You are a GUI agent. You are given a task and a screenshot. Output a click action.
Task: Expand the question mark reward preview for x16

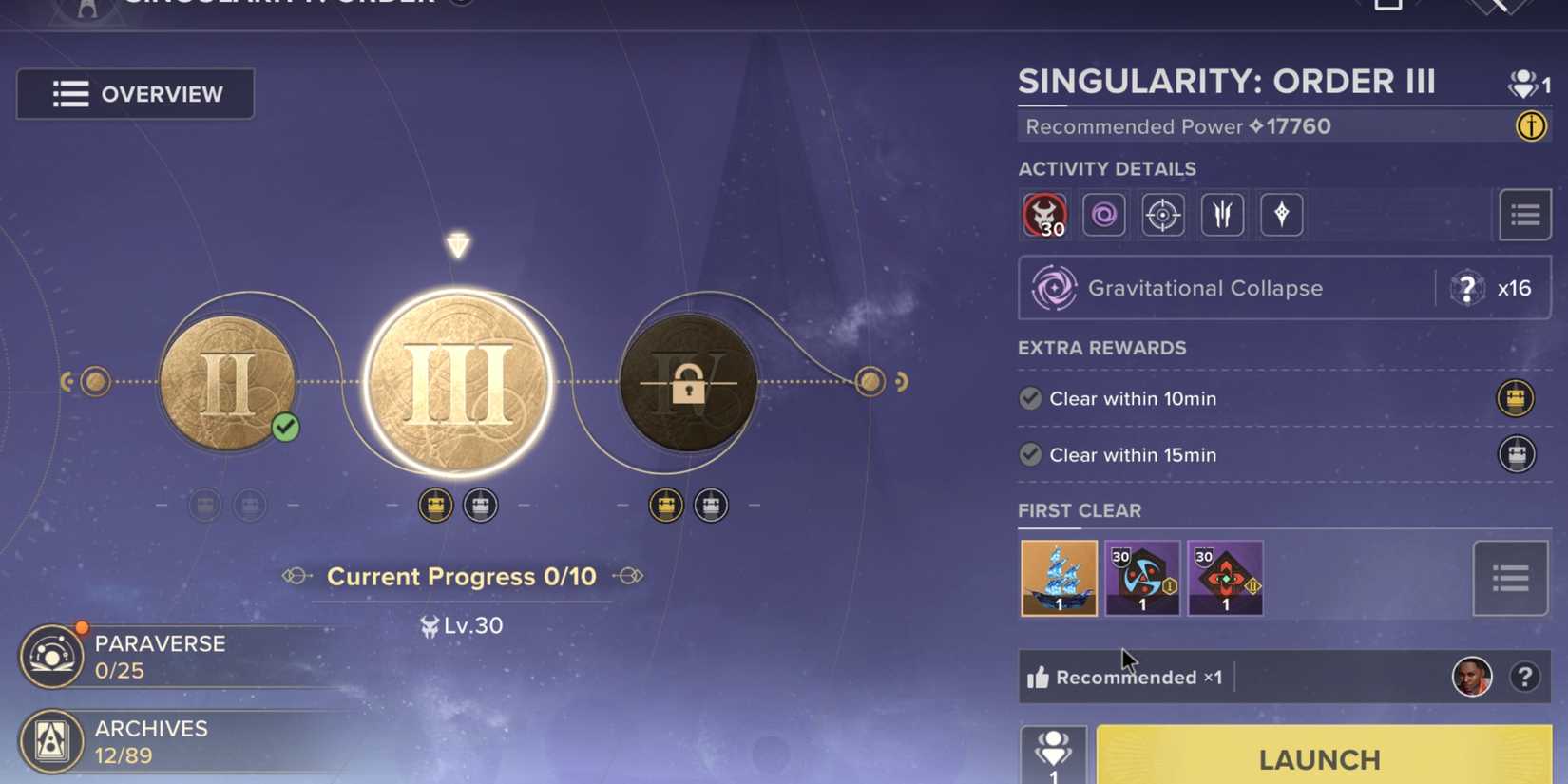coord(1467,287)
